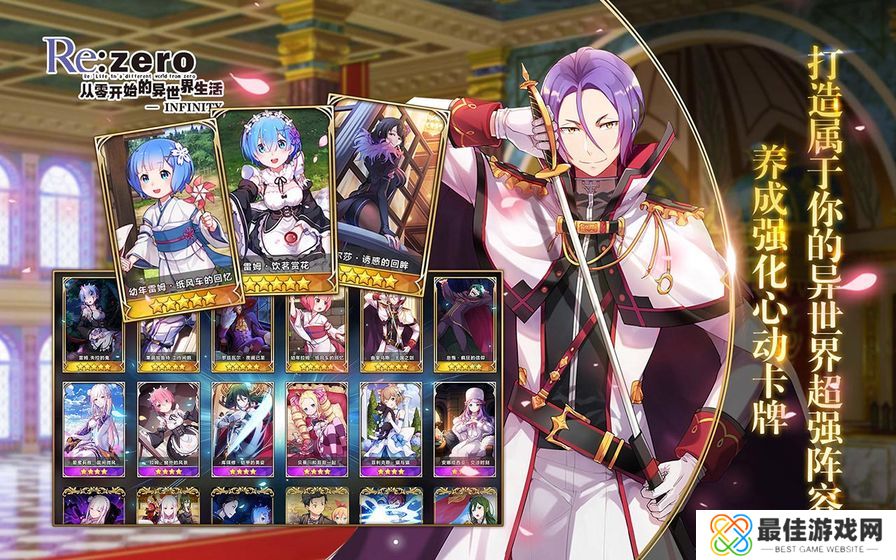Select the green-haired Crusch sword card
The width and height of the screenshot is (896, 560).
coord(241,425)
